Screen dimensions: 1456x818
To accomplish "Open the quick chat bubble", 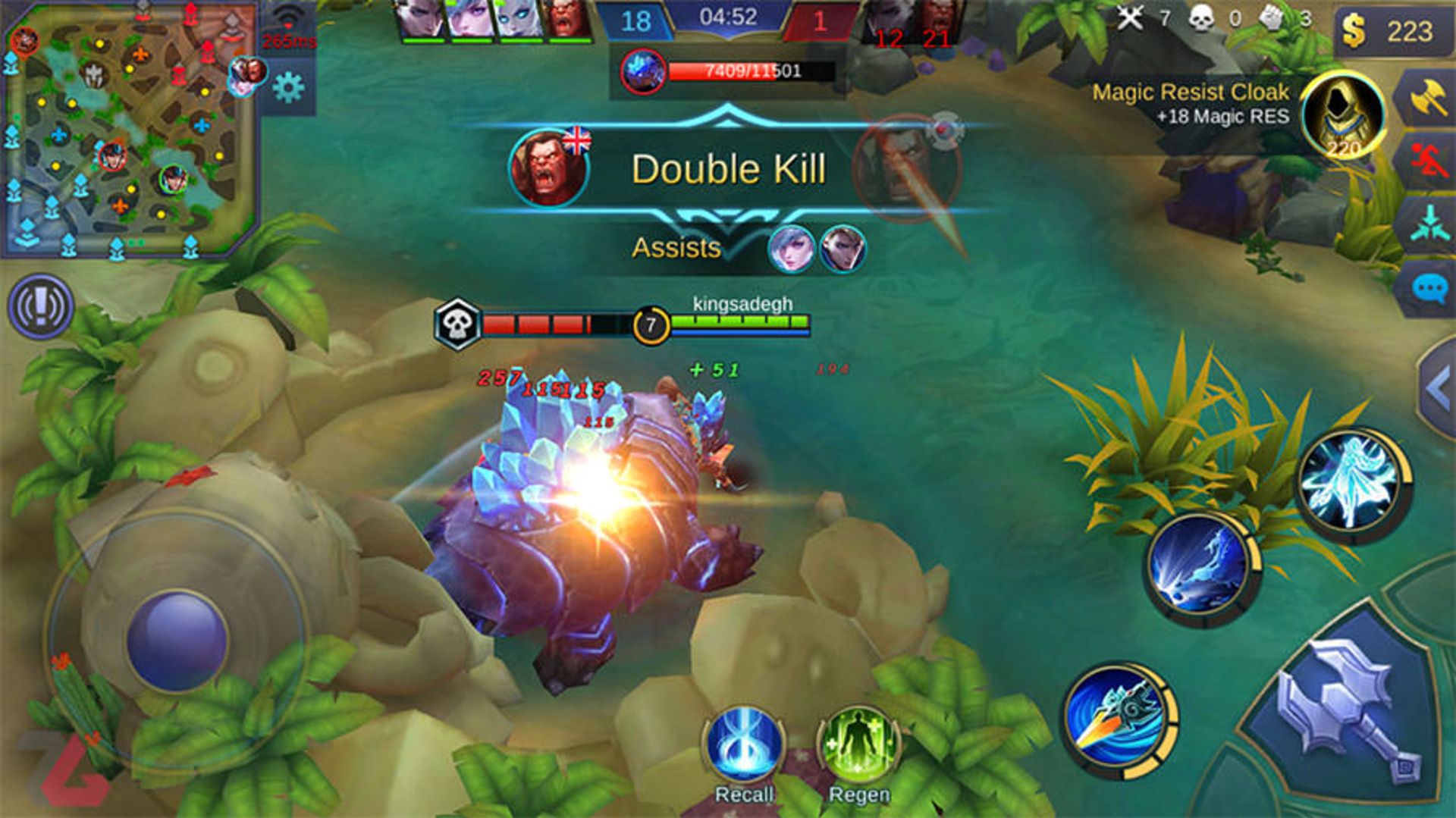I will click(x=1430, y=289).
